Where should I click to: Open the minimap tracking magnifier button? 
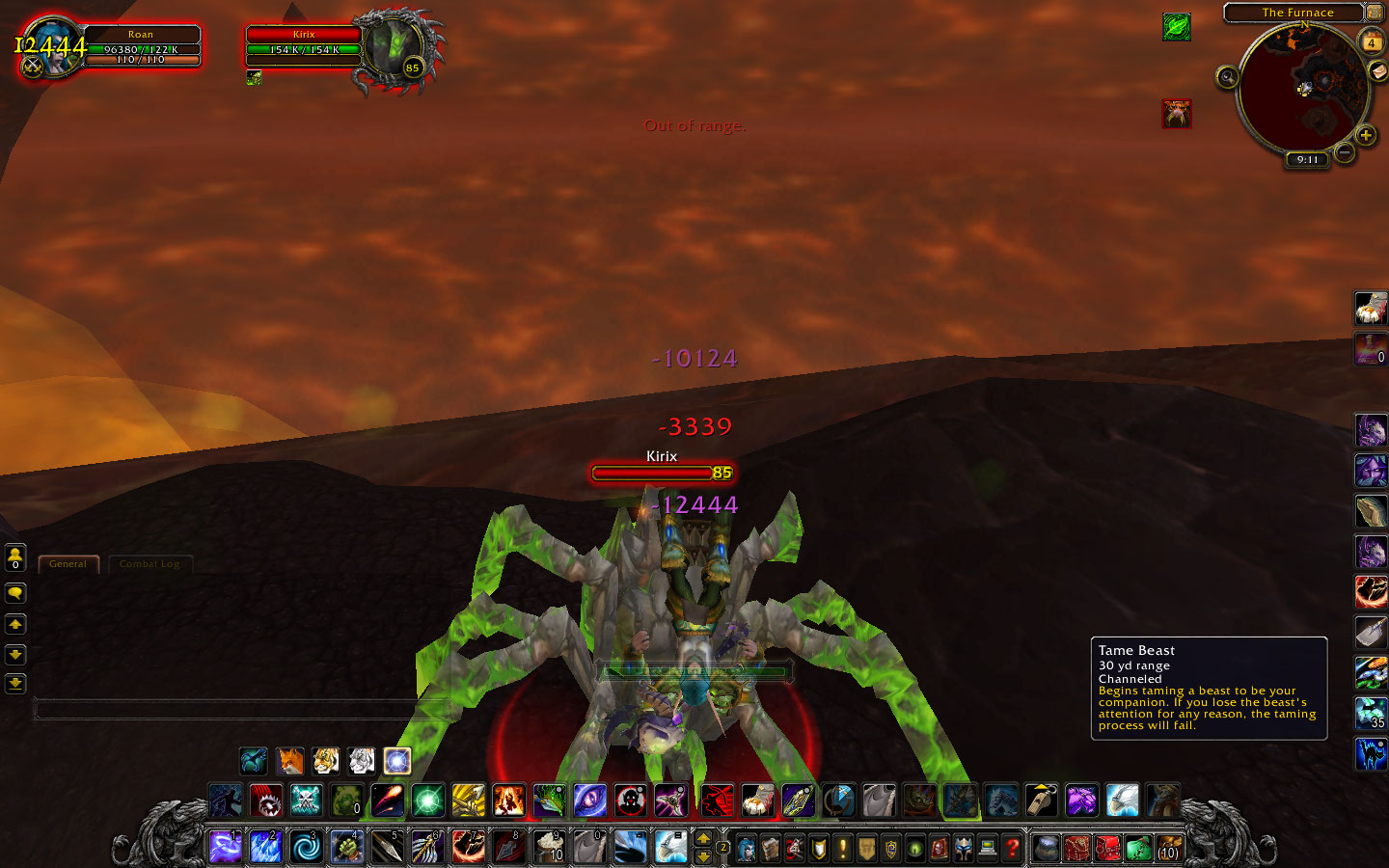coord(1227,77)
